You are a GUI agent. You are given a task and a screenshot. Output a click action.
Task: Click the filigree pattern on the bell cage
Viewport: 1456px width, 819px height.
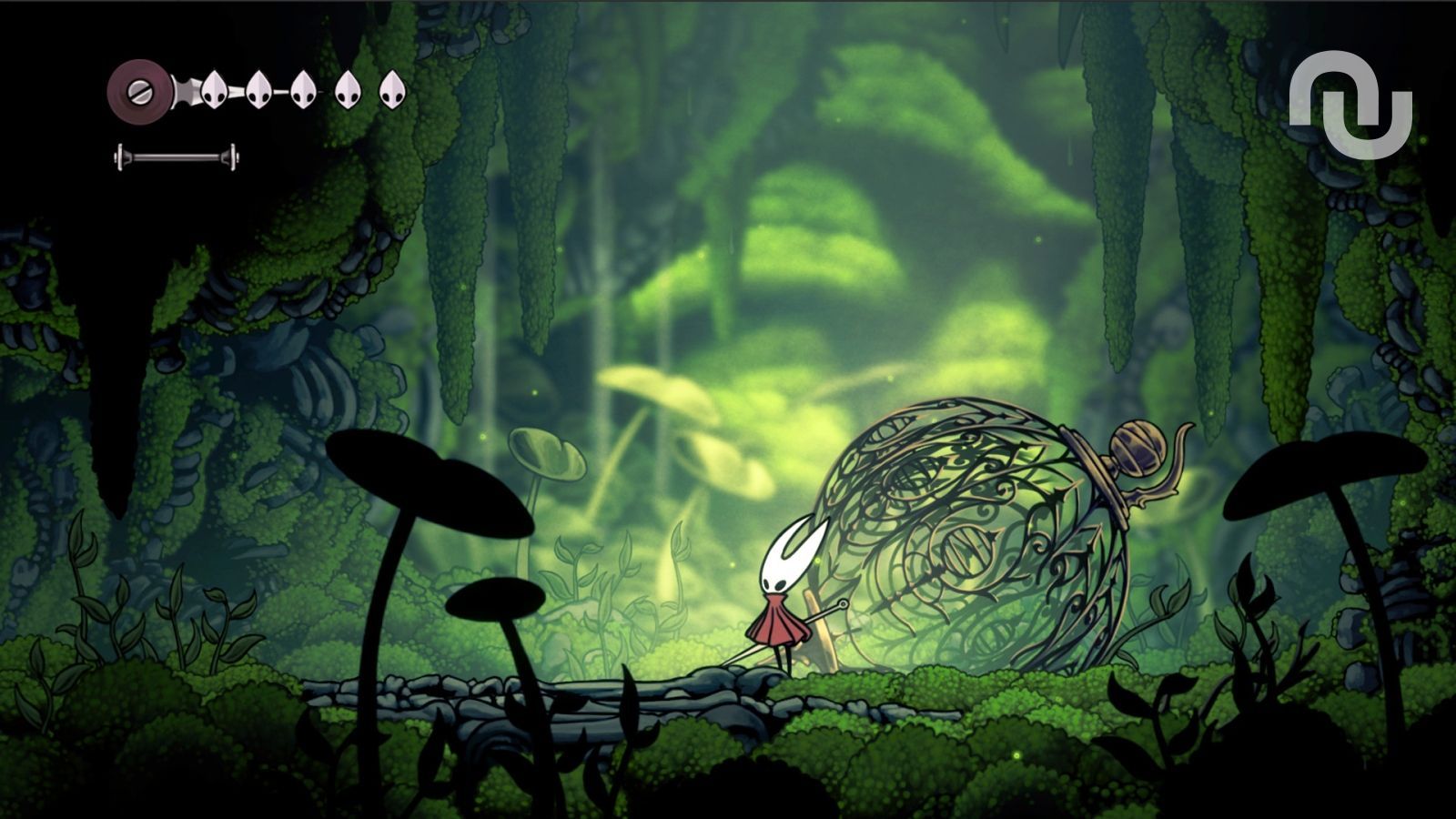[x=946, y=510]
